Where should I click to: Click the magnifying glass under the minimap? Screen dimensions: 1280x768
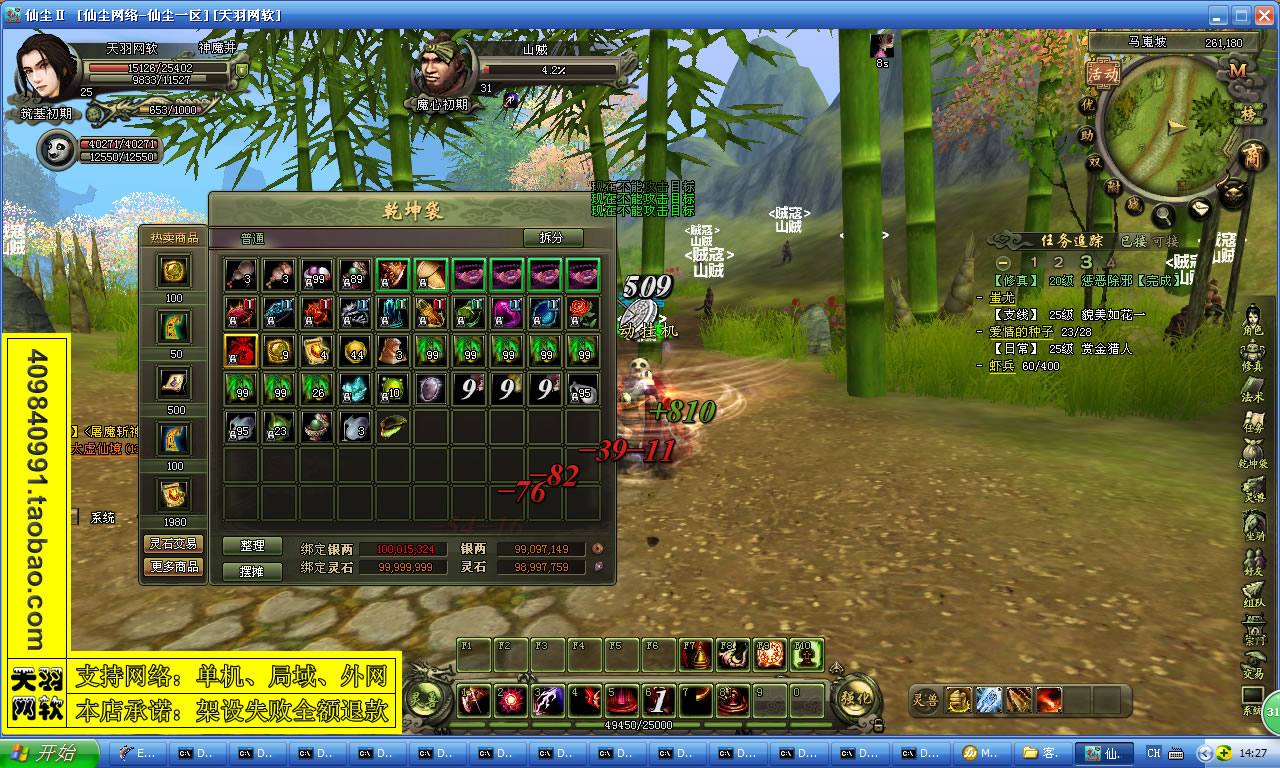pos(1163,213)
